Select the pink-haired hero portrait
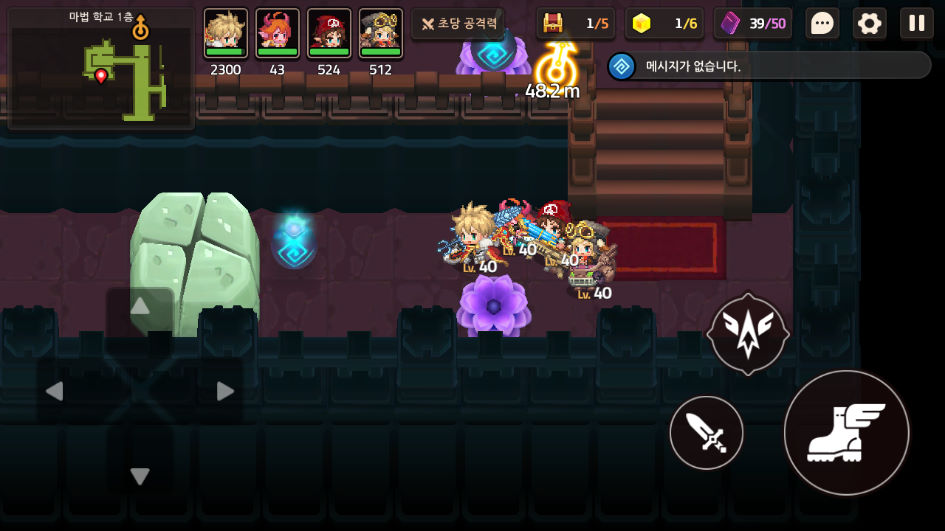 click(x=277, y=34)
